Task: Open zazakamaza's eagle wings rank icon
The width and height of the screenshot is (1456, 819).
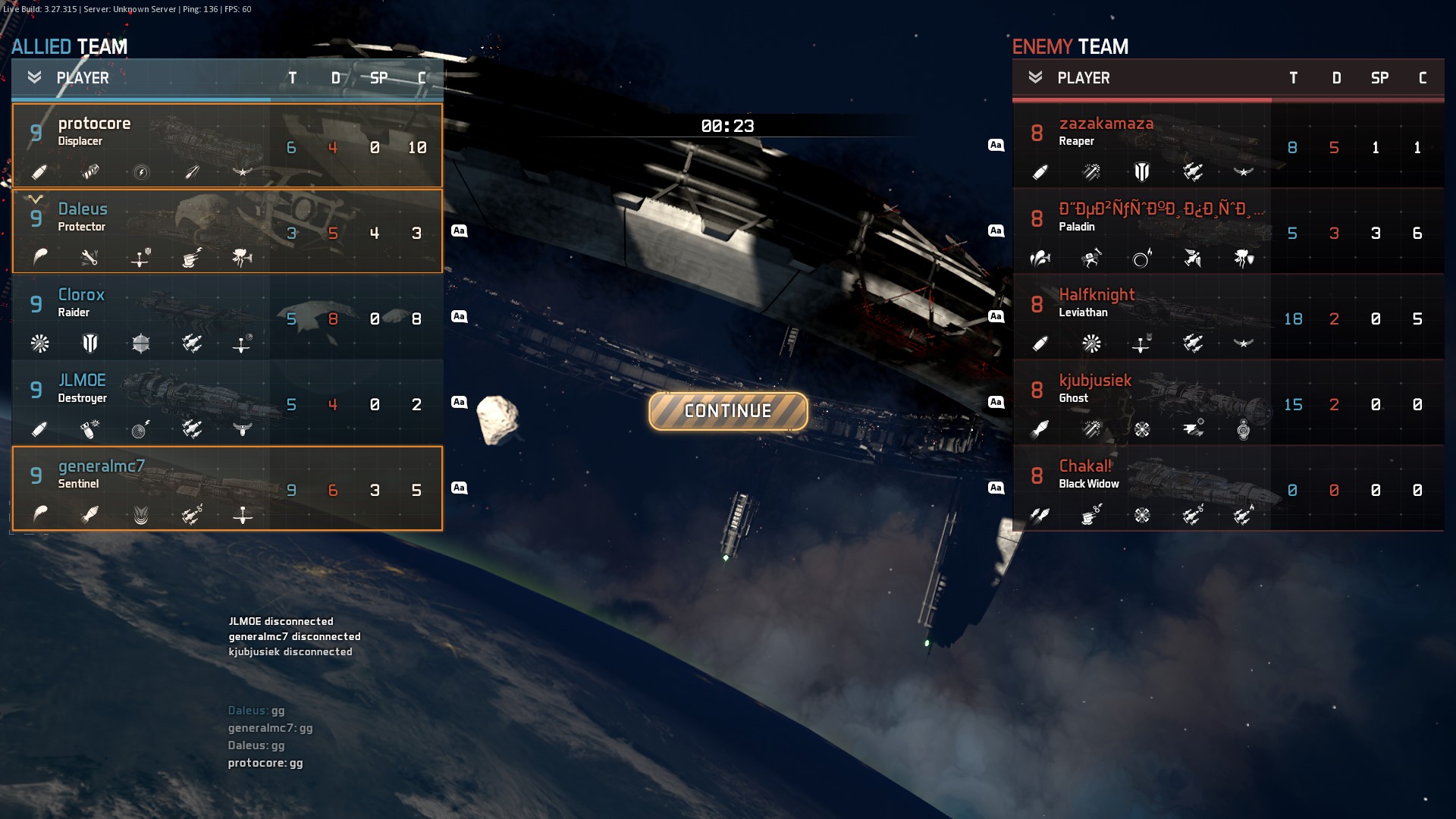Action: point(1244,172)
